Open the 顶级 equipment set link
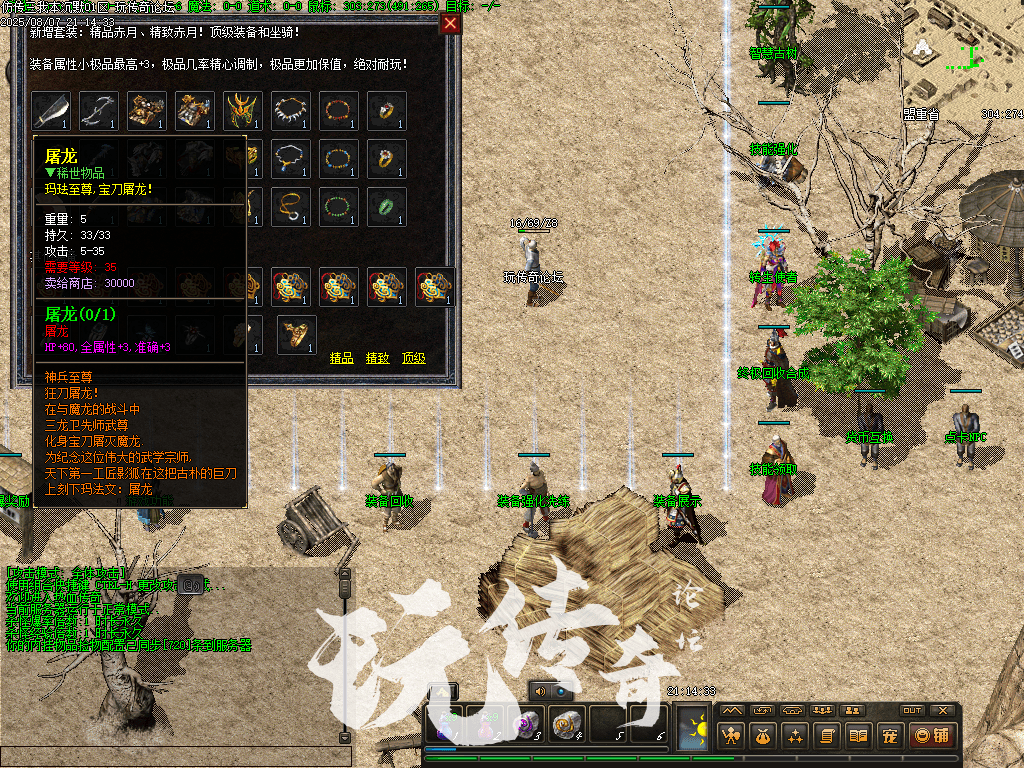Screen dimensions: 1024x768 (x=414, y=357)
